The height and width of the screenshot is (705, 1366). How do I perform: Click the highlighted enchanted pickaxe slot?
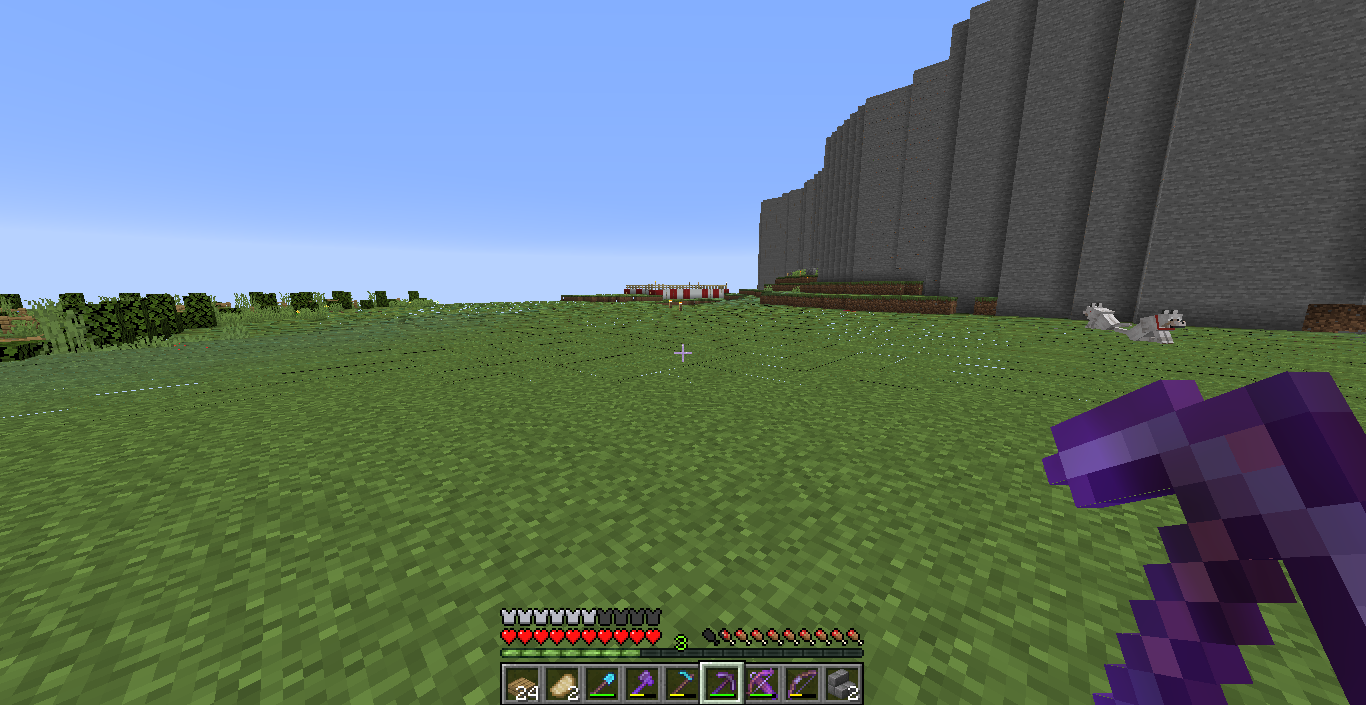(722, 684)
